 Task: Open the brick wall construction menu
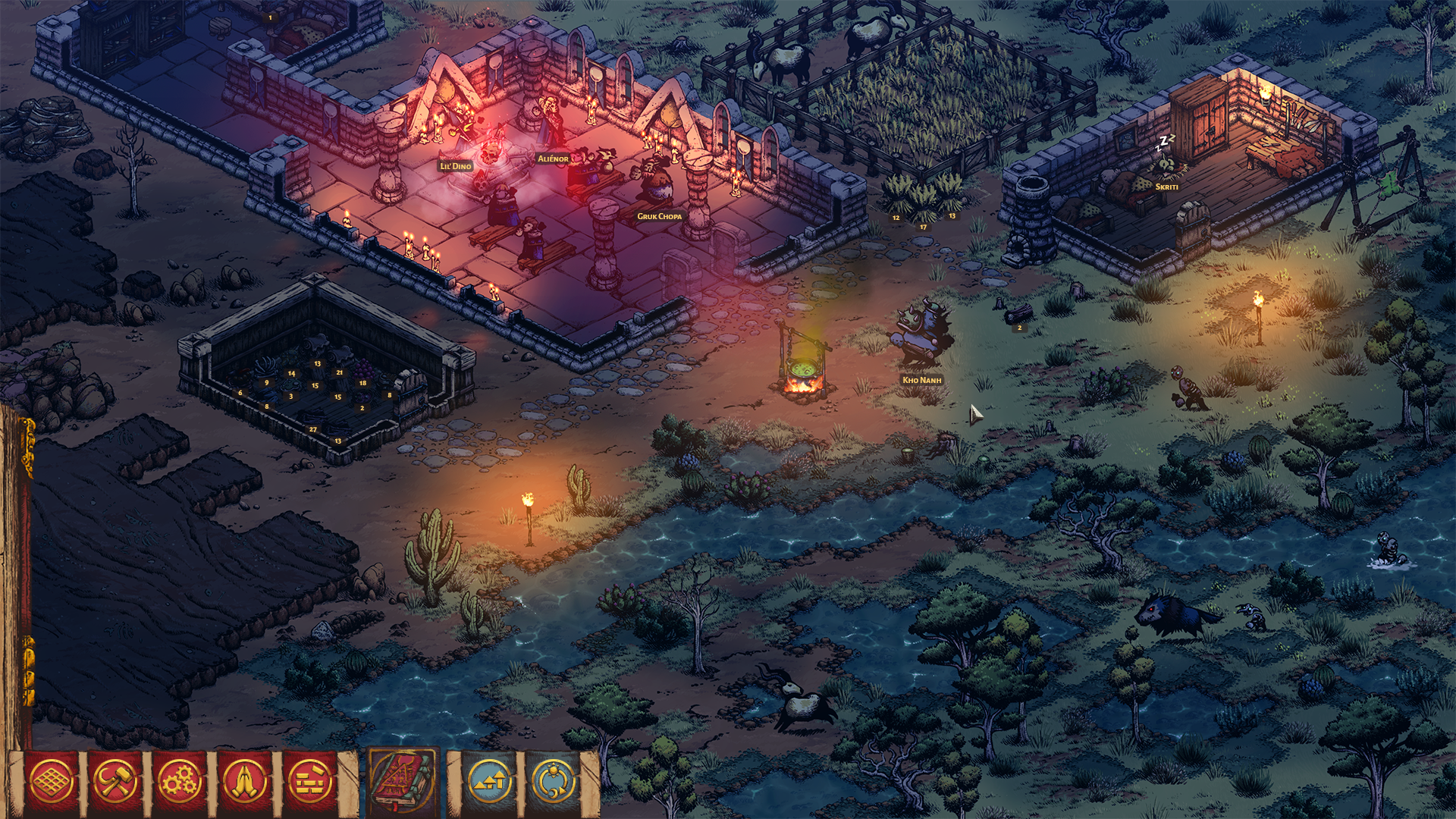(310, 781)
